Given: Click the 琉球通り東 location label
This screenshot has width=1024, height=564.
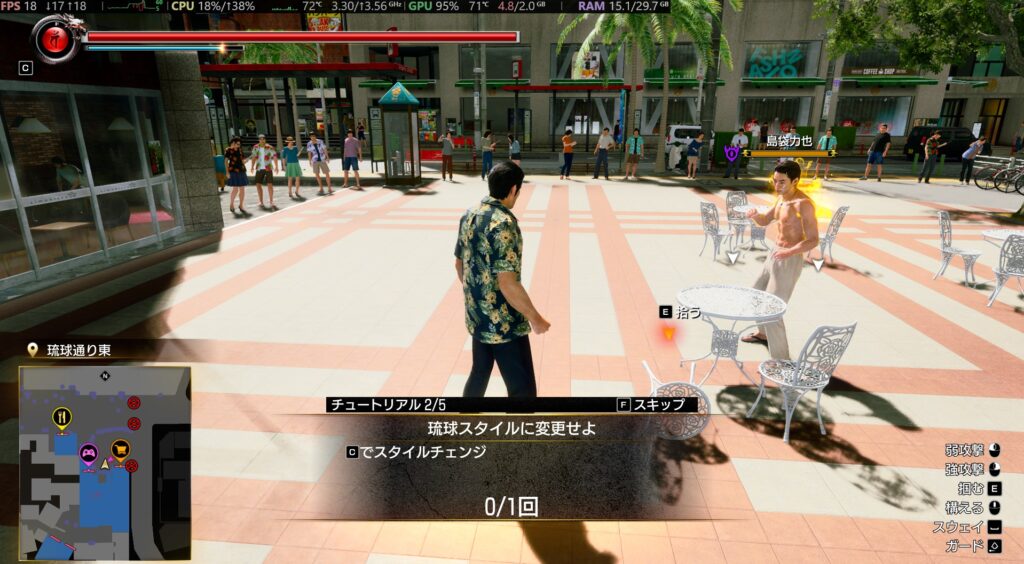Looking at the screenshot, I should 70,350.
